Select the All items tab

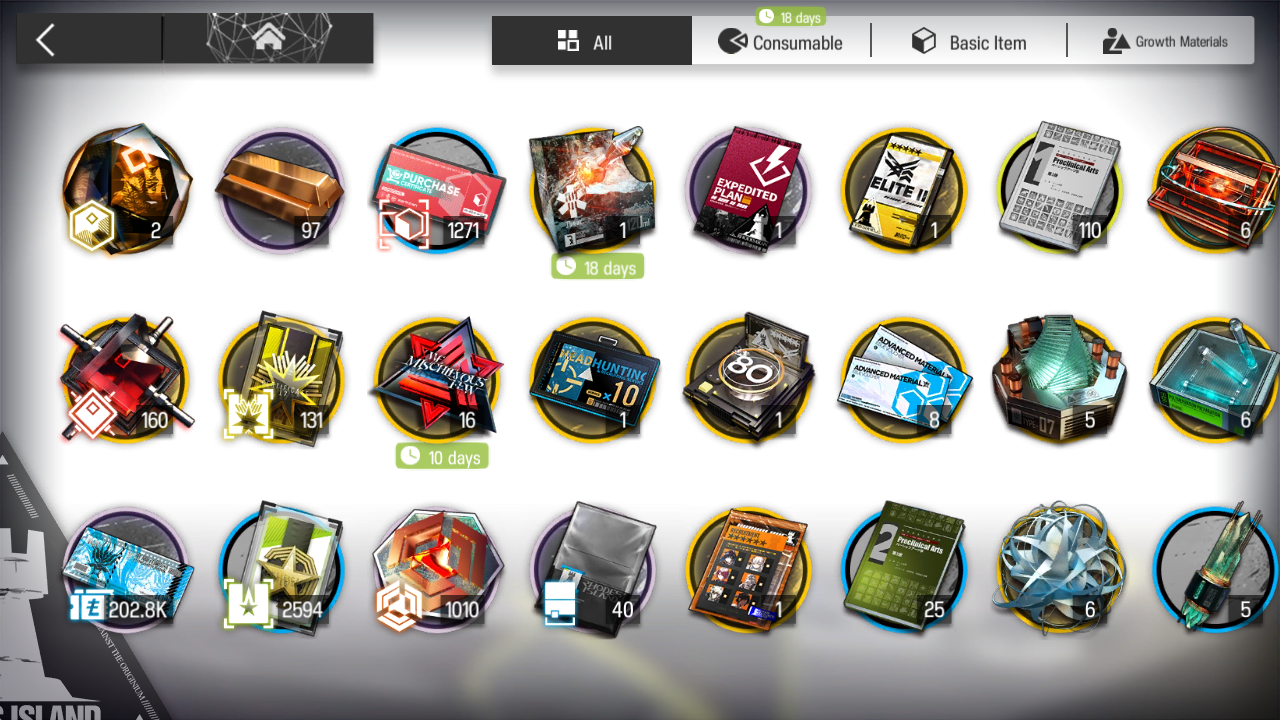tap(590, 42)
